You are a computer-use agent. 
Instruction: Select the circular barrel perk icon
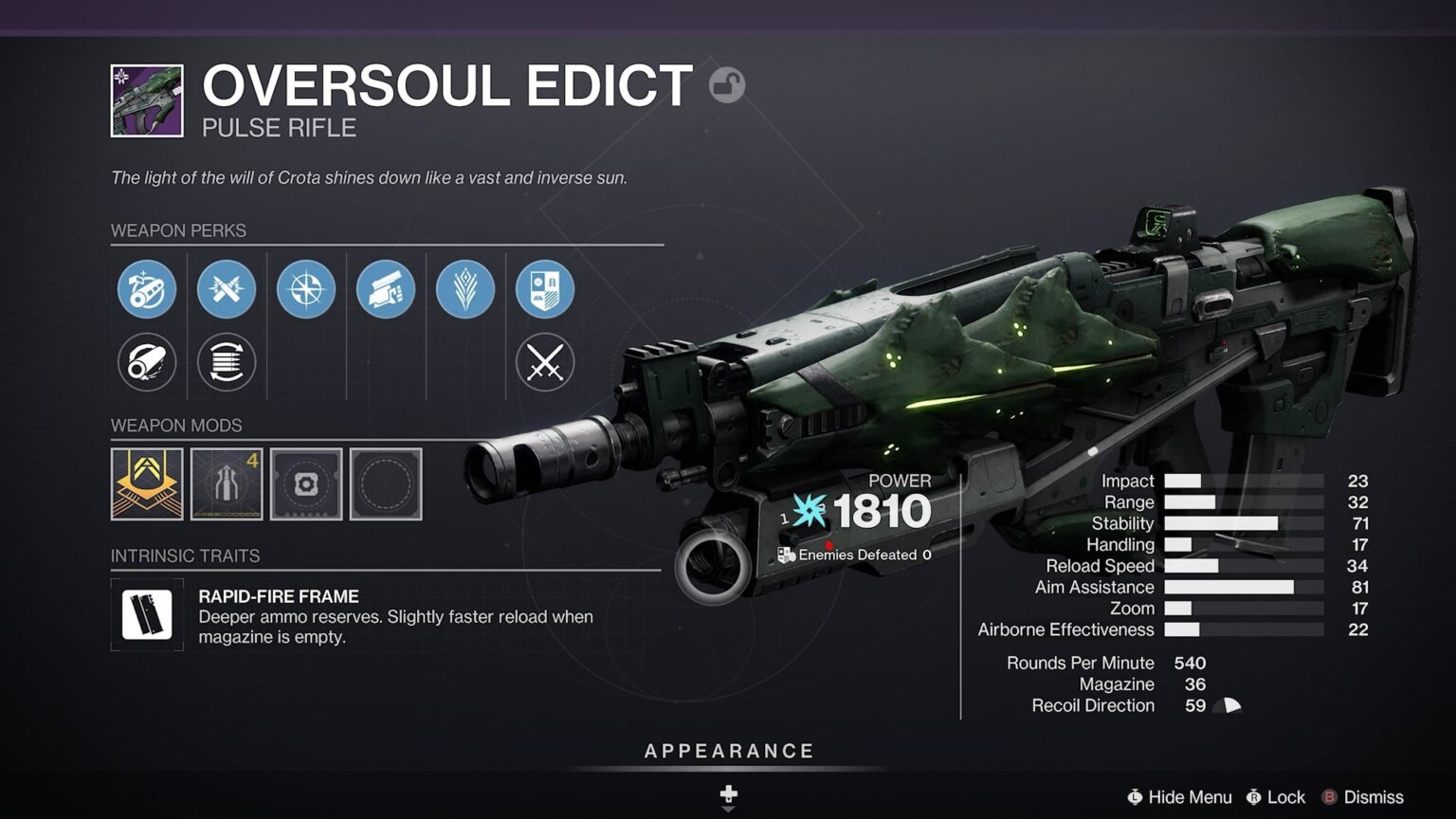pyautogui.click(x=147, y=362)
